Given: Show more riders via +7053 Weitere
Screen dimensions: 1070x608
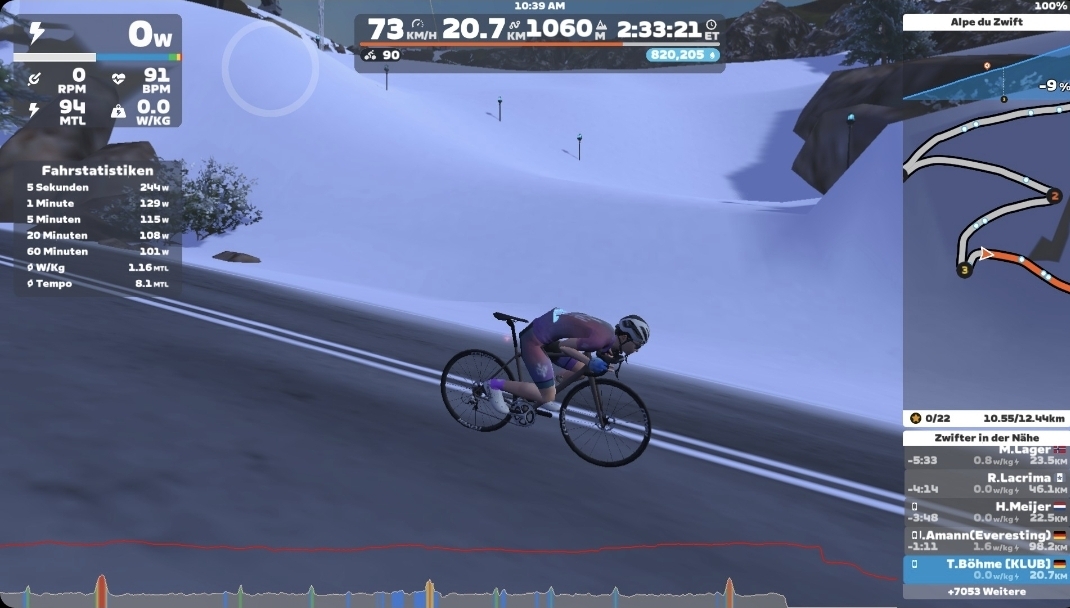Looking at the screenshot, I should [986, 592].
